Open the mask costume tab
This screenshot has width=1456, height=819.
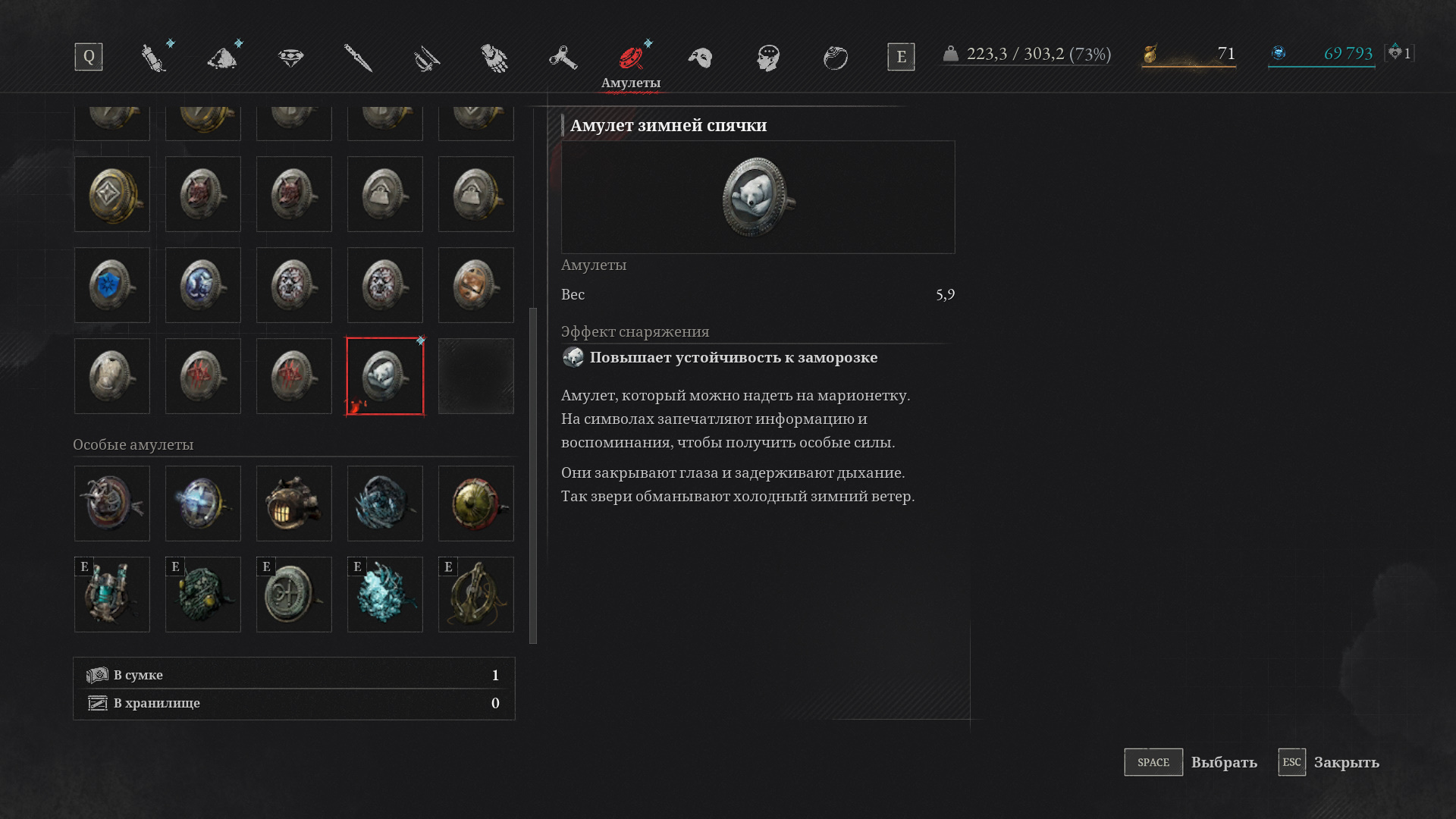[x=700, y=58]
